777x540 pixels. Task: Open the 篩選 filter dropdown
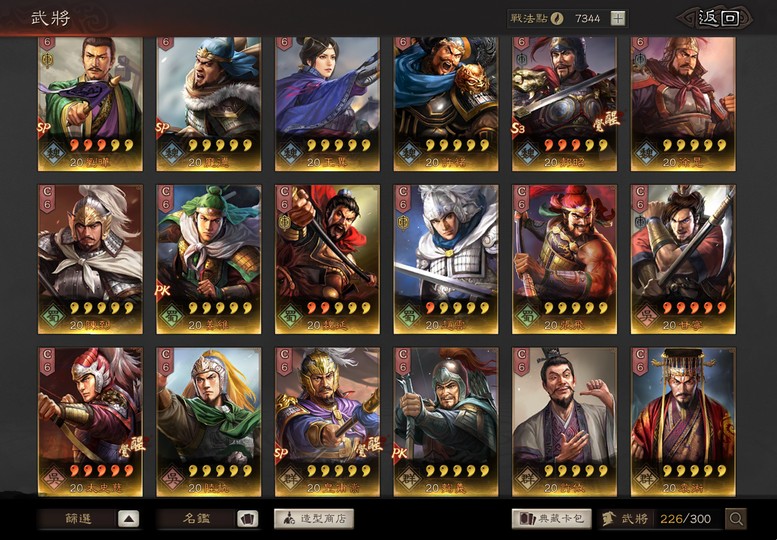coord(89,518)
